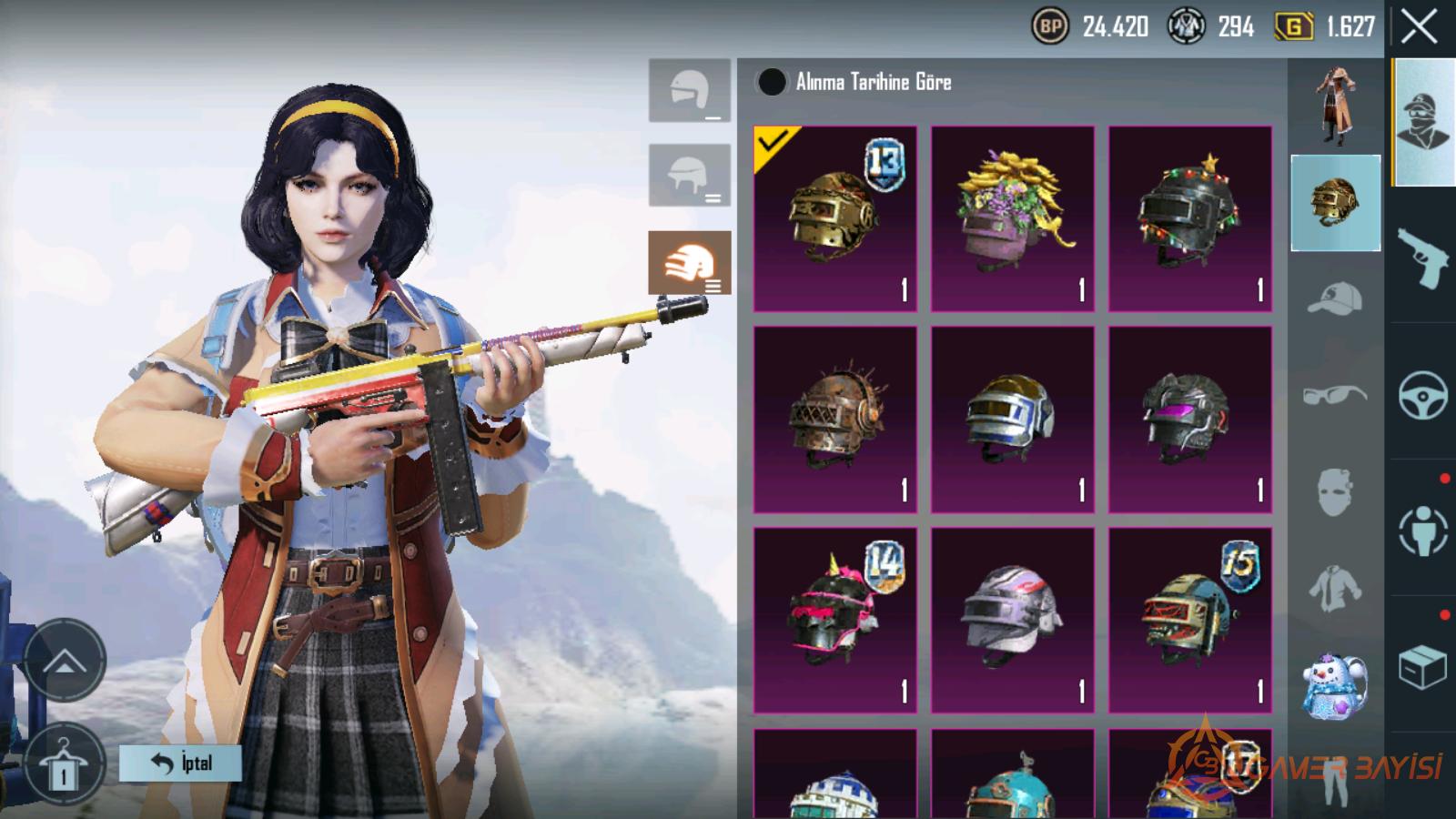Viewport: 1456px width, 819px height.
Task: Choose the purple visor helmet skin
Action: click(x=1189, y=420)
